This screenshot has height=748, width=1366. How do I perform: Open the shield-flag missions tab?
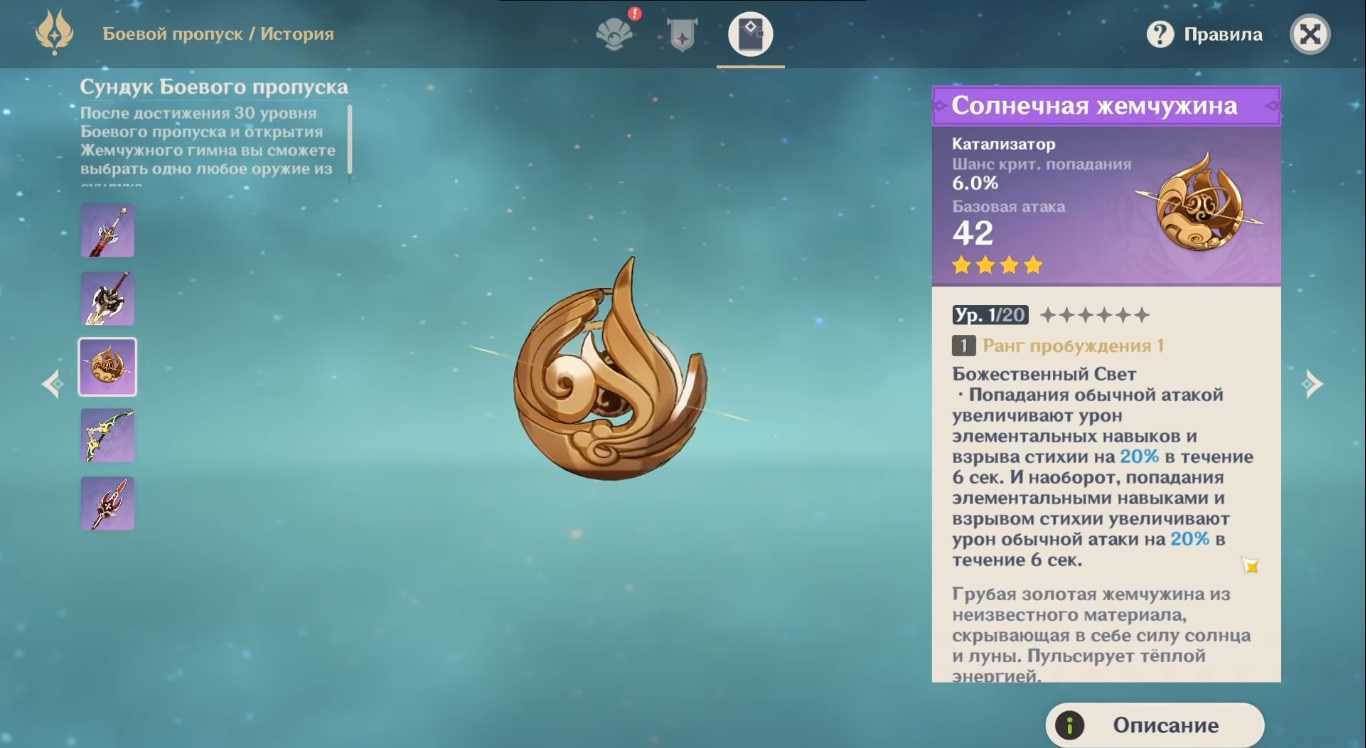[682, 35]
